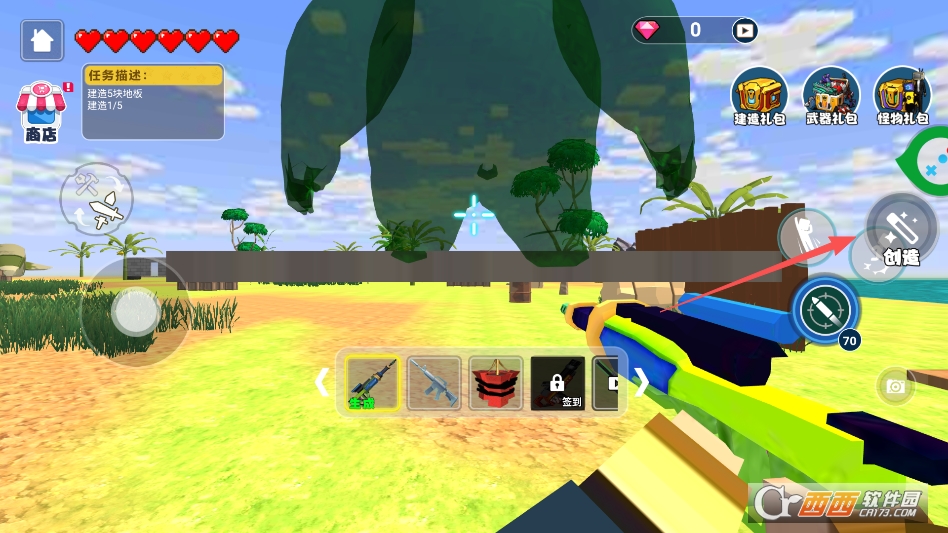Select the 生成 rocket launcher slot
948x533 pixels.
click(x=372, y=382)
